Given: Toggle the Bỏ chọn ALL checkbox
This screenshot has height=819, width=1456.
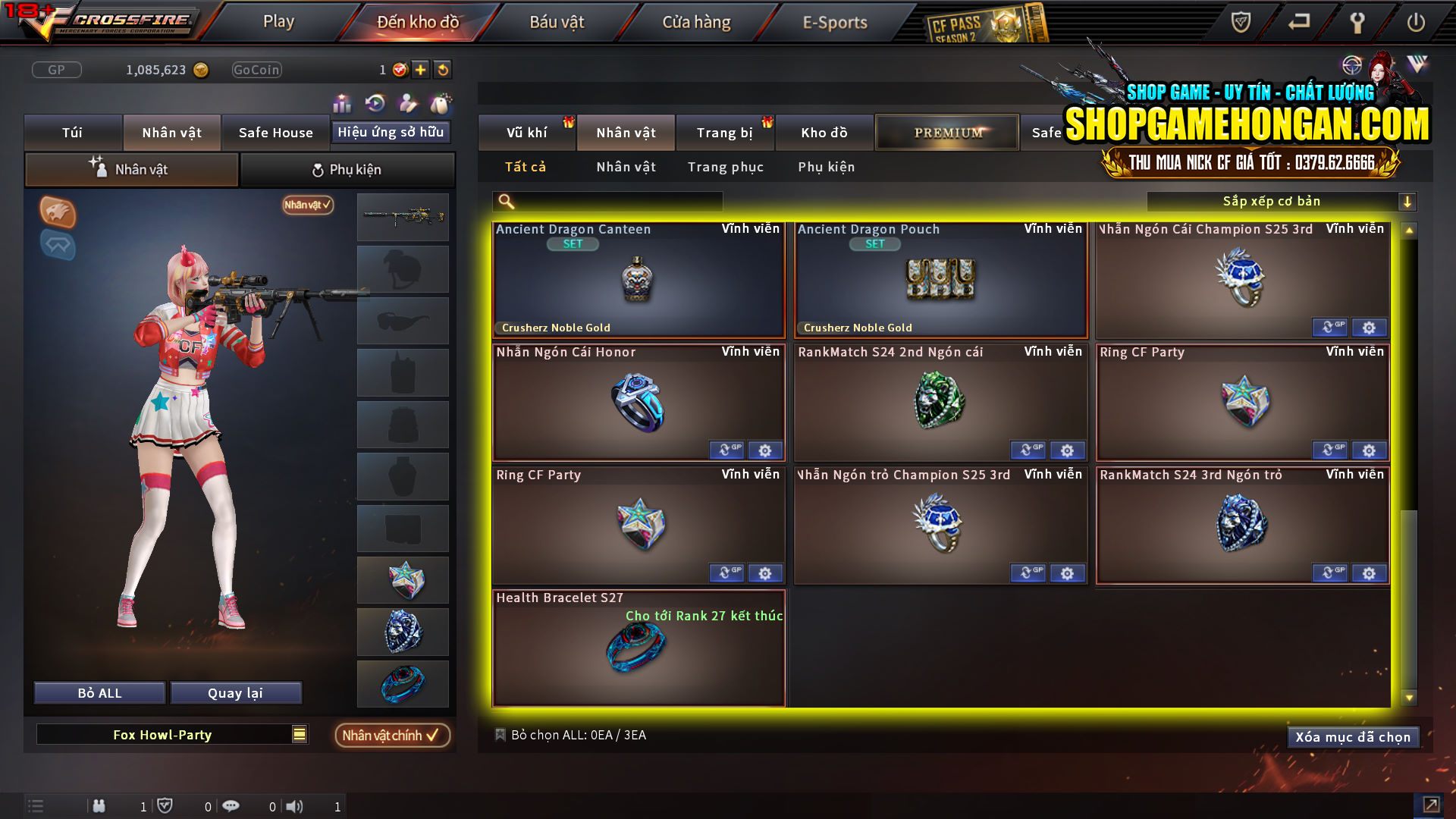Looking at the screenshot, I should (500, 734).
